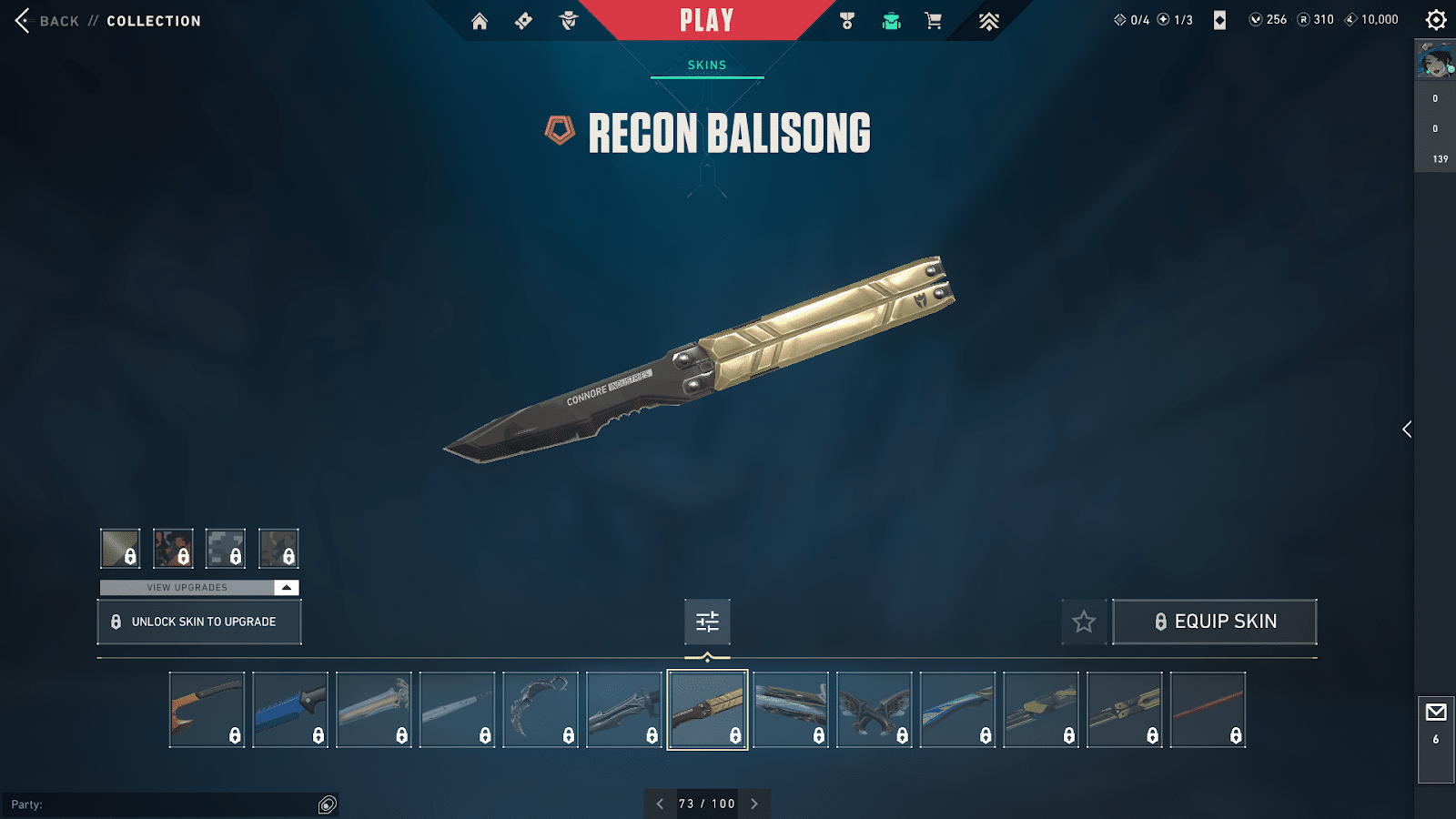The height and width of the screenshot is (819, 1456).
Task: Click Unlock Skin to Upgrade
Action: [199, 622]
